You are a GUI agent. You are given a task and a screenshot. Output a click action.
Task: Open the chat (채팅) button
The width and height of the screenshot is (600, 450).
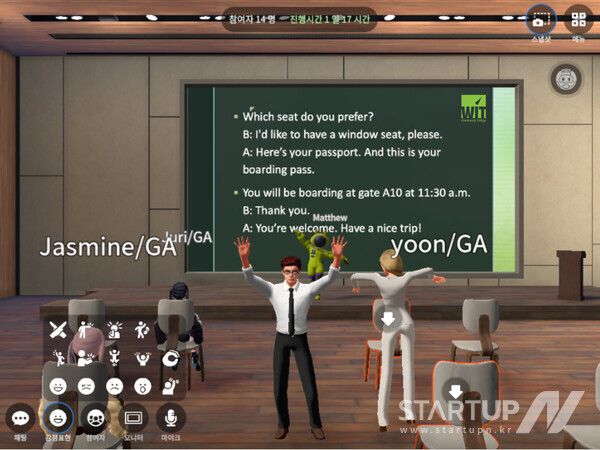coord(20,417)
